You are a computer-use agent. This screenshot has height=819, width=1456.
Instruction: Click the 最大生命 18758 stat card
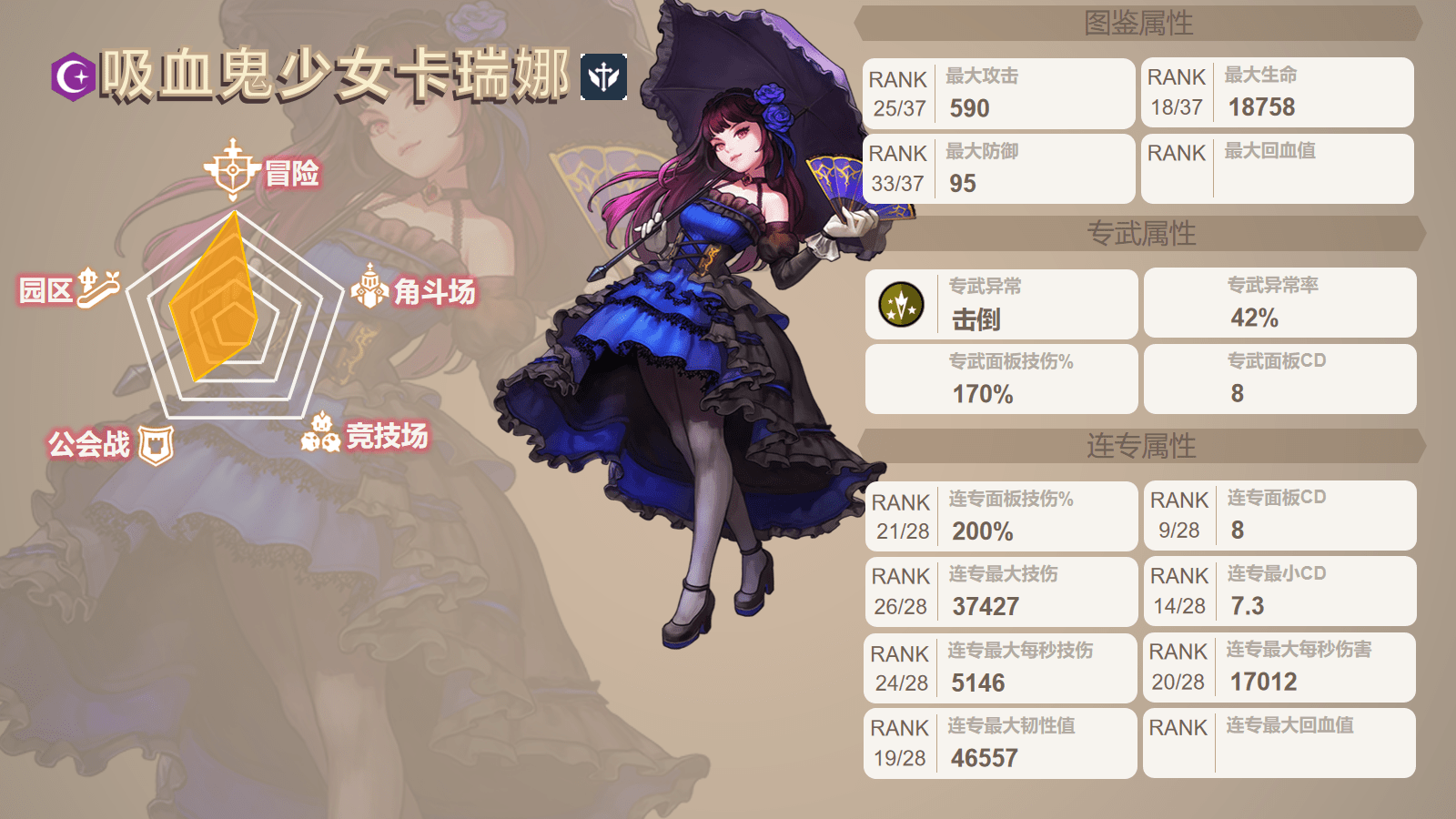pos(1277,92)
